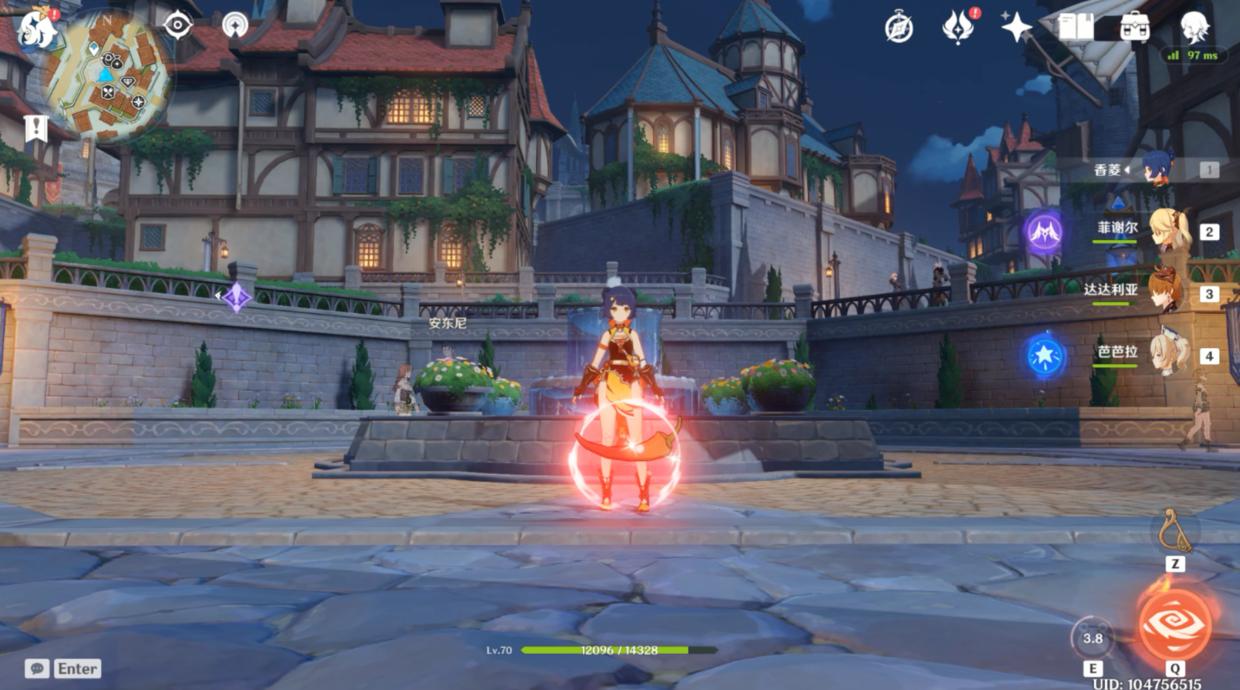Activate the fiery elemental burst icon

pyautogui.click(x=1175, y=623)
